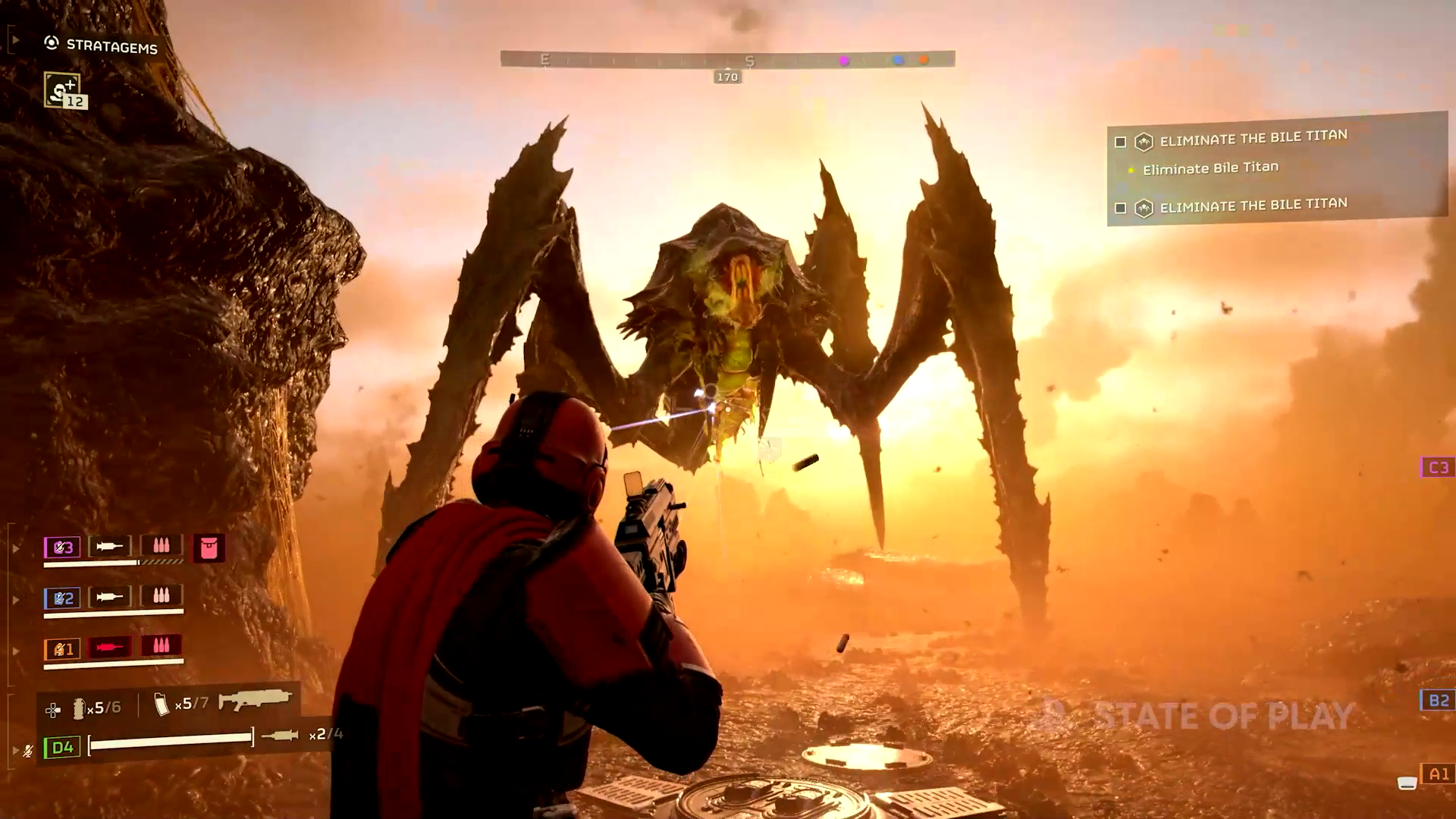Select the grenade icon
The width and height of the screenshot is (1456, 819).
78,708
